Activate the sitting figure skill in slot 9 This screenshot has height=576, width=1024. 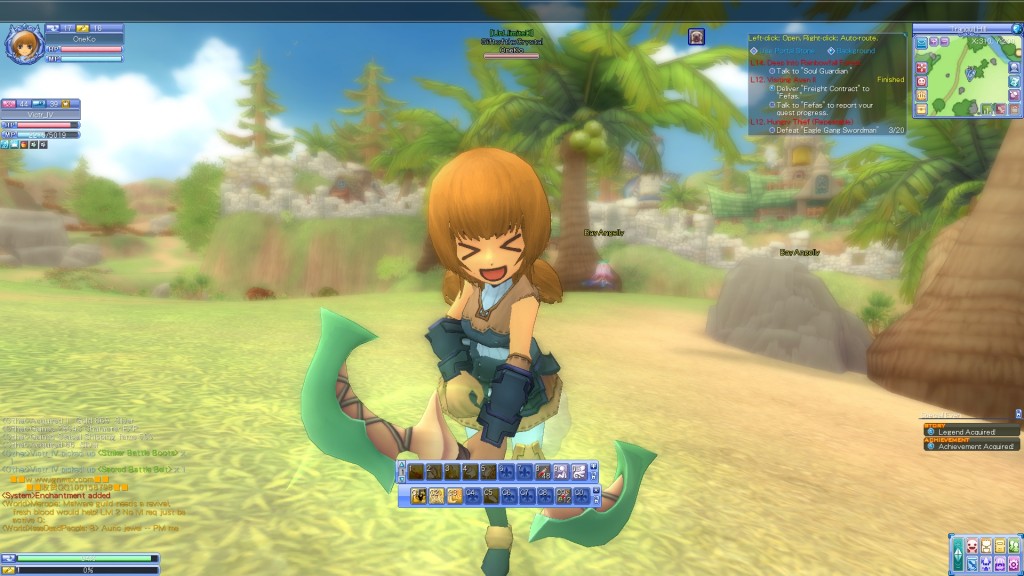[x=562, y=472]
